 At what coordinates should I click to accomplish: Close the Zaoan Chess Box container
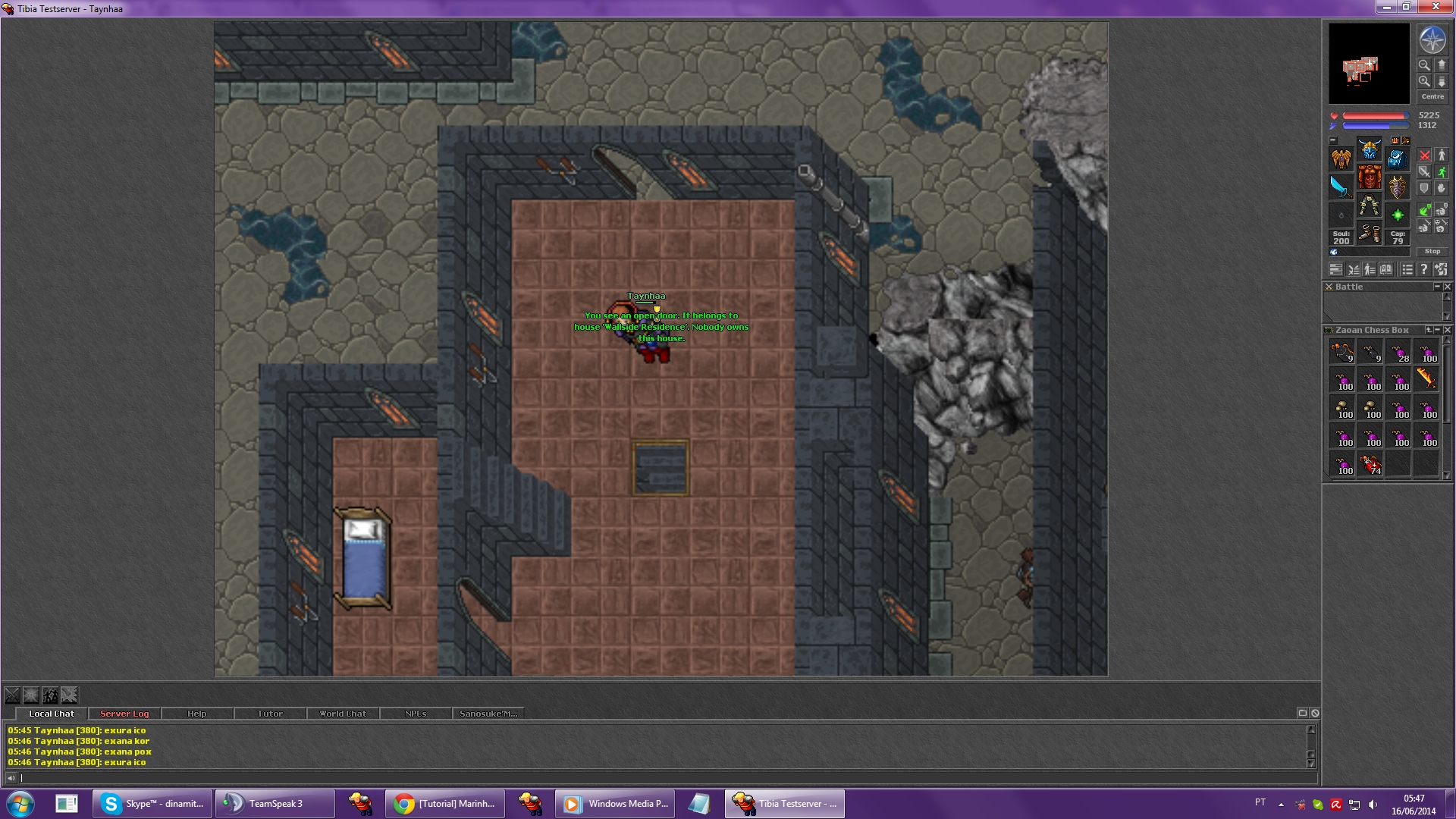tap(1447, 330)
